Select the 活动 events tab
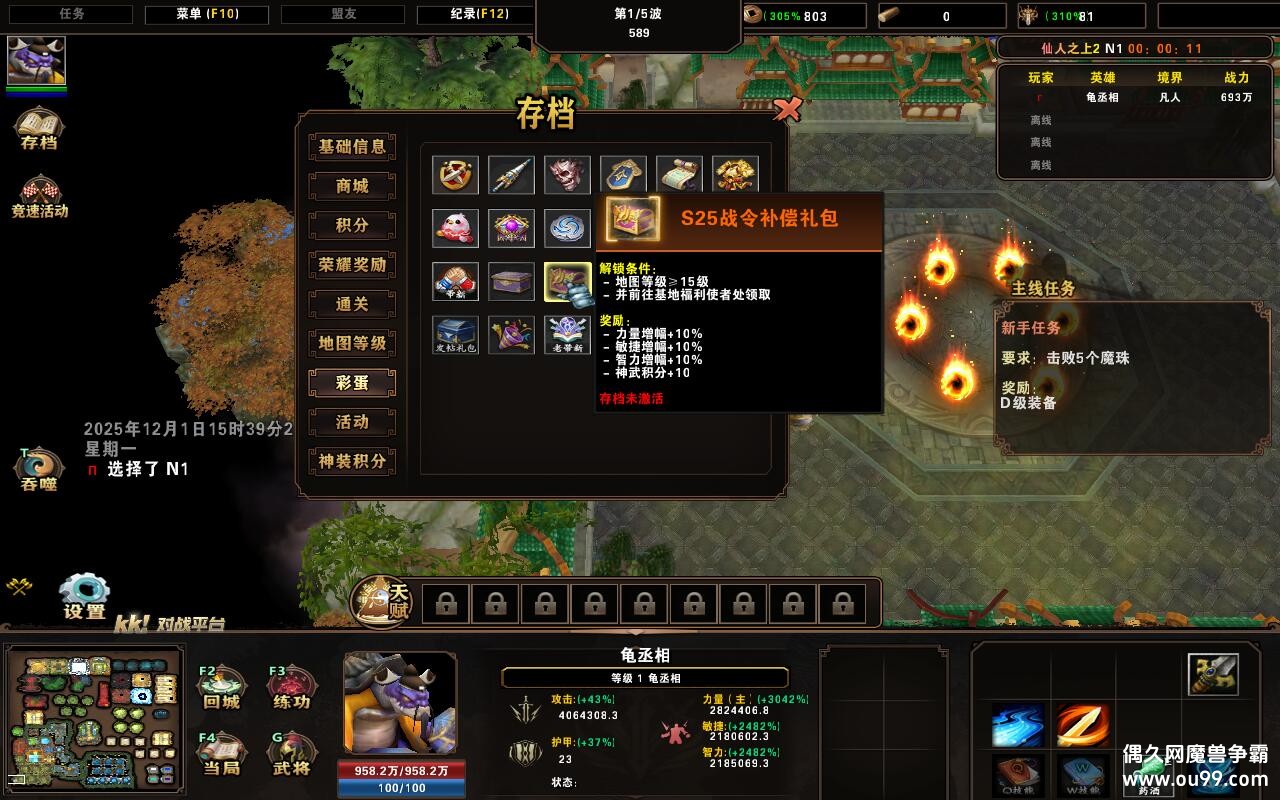This screenshot has width=1280, height=800. [x=352, y=422]
